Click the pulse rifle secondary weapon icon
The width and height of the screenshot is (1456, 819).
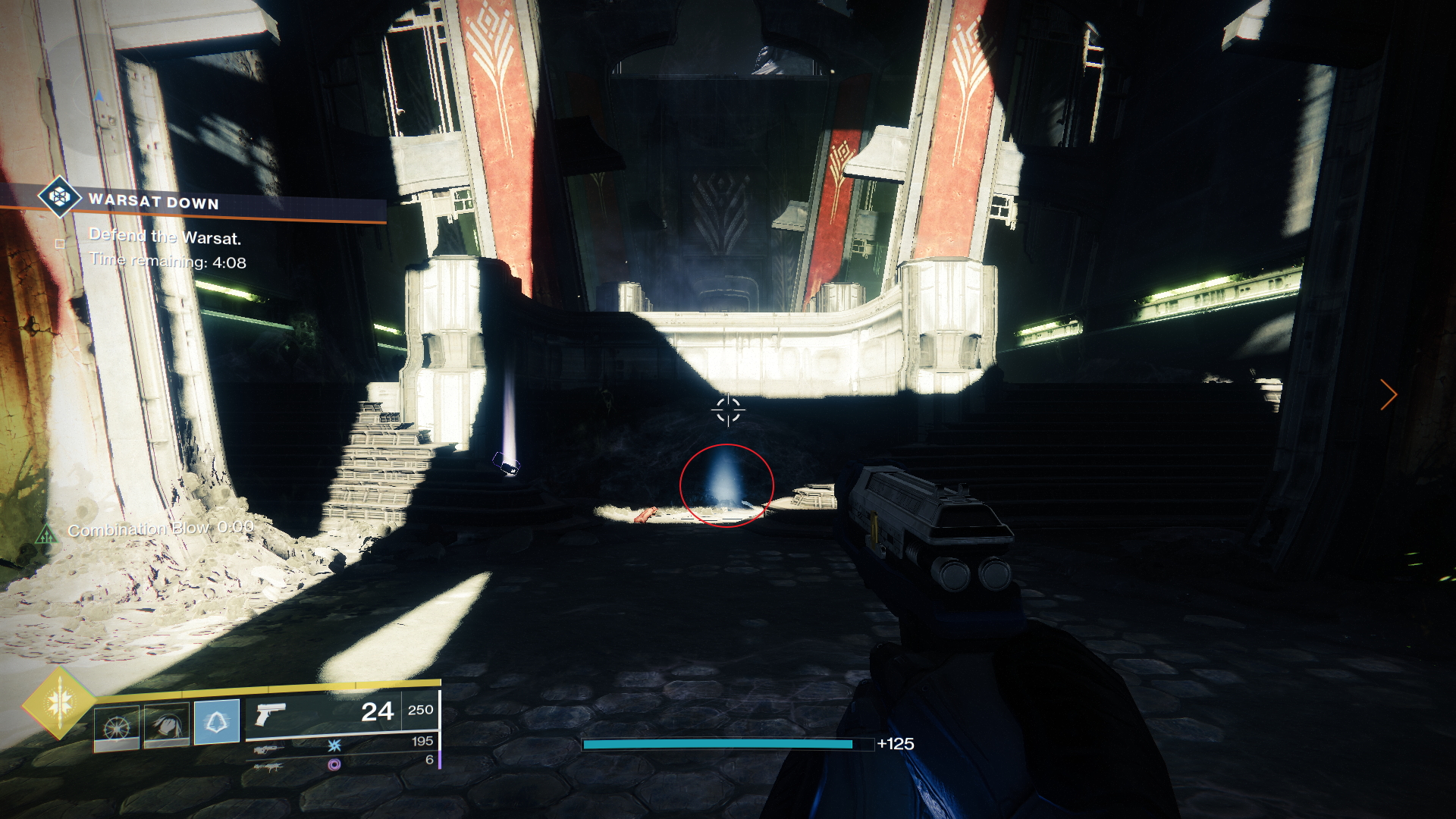[x=269, y=749]
